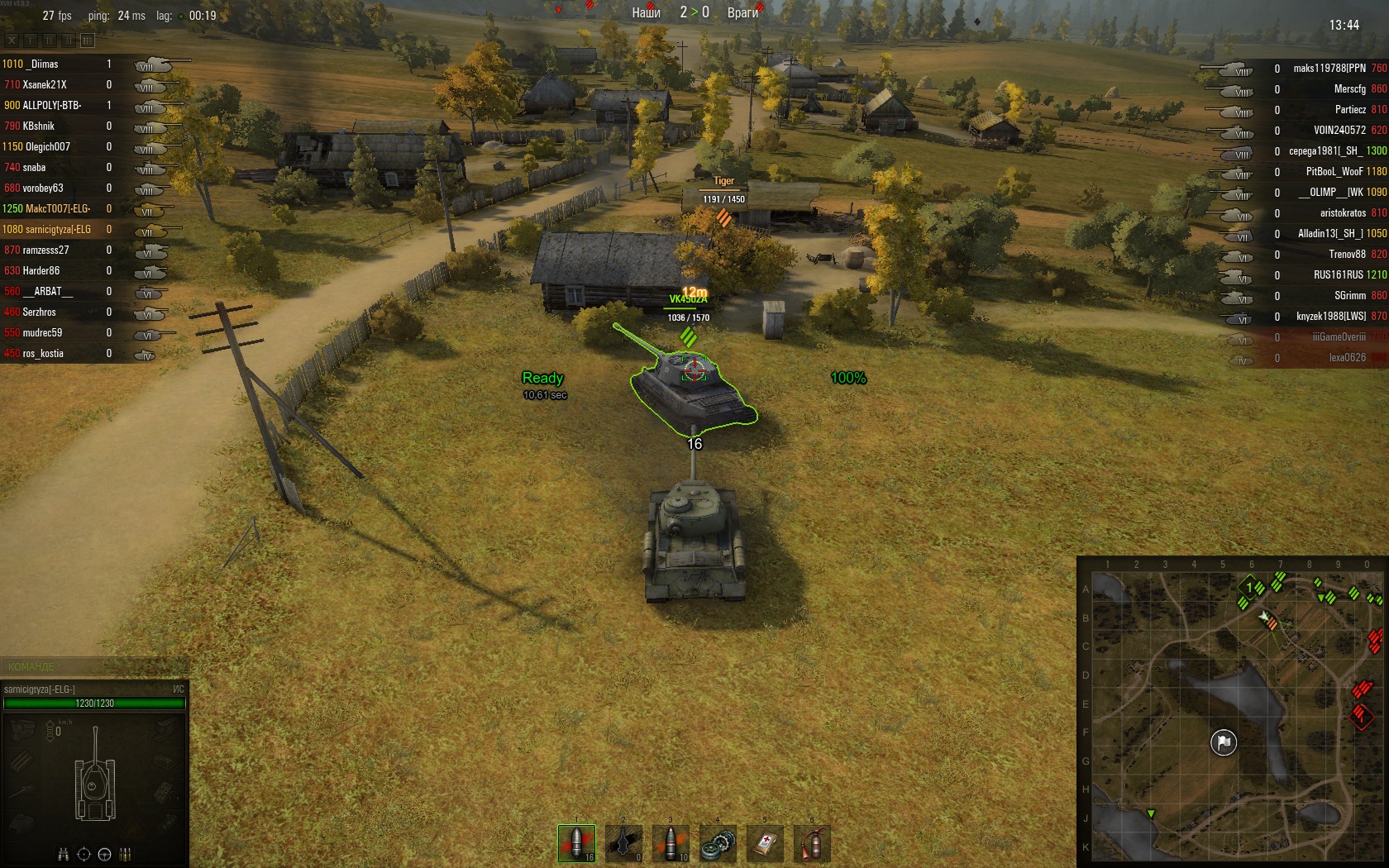Click the steering wheel driver icon
Screen dimensions: 1389x868
(105, 855)
